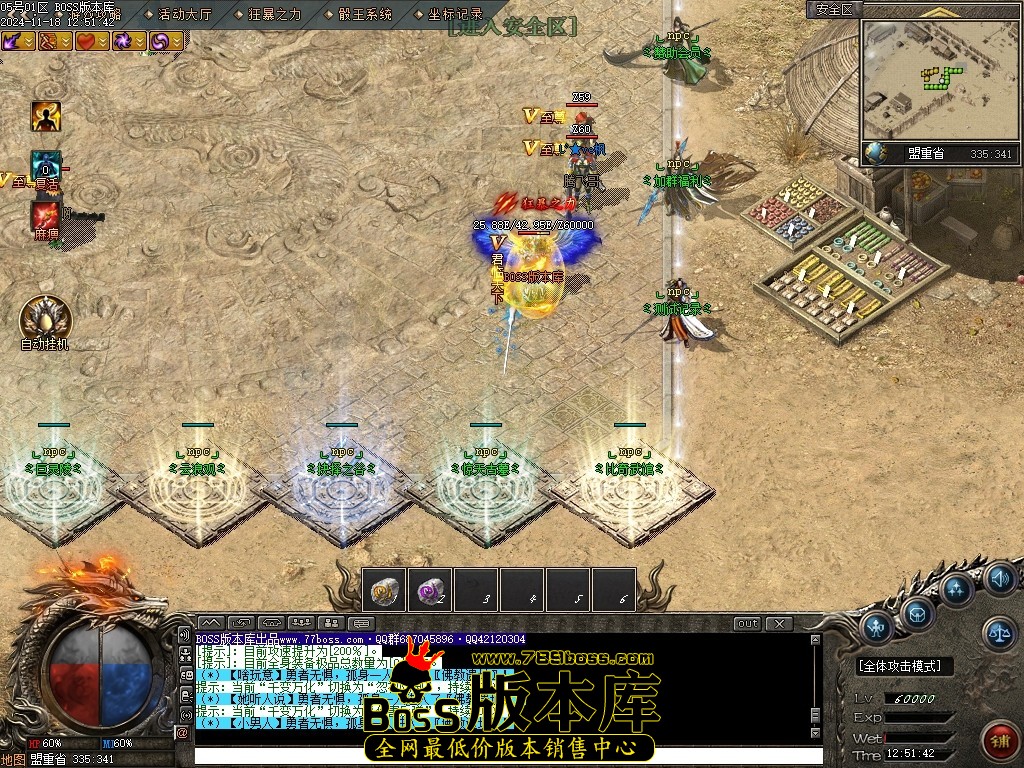The height and width of the screenshot is (768, 1024).
Task: Click the chat window's out button
Action: pyautogui.click(x=747, y=624)
